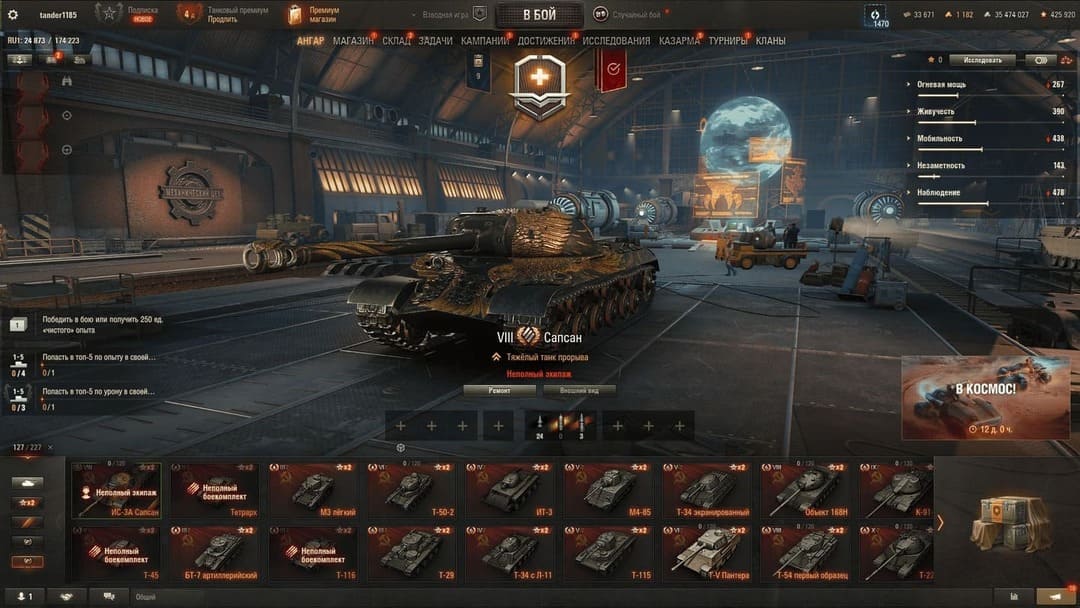This screenshot has height=608, width=1080.
Task: Go to the КЛАНЫ tab
Action: tap(770, 41)
